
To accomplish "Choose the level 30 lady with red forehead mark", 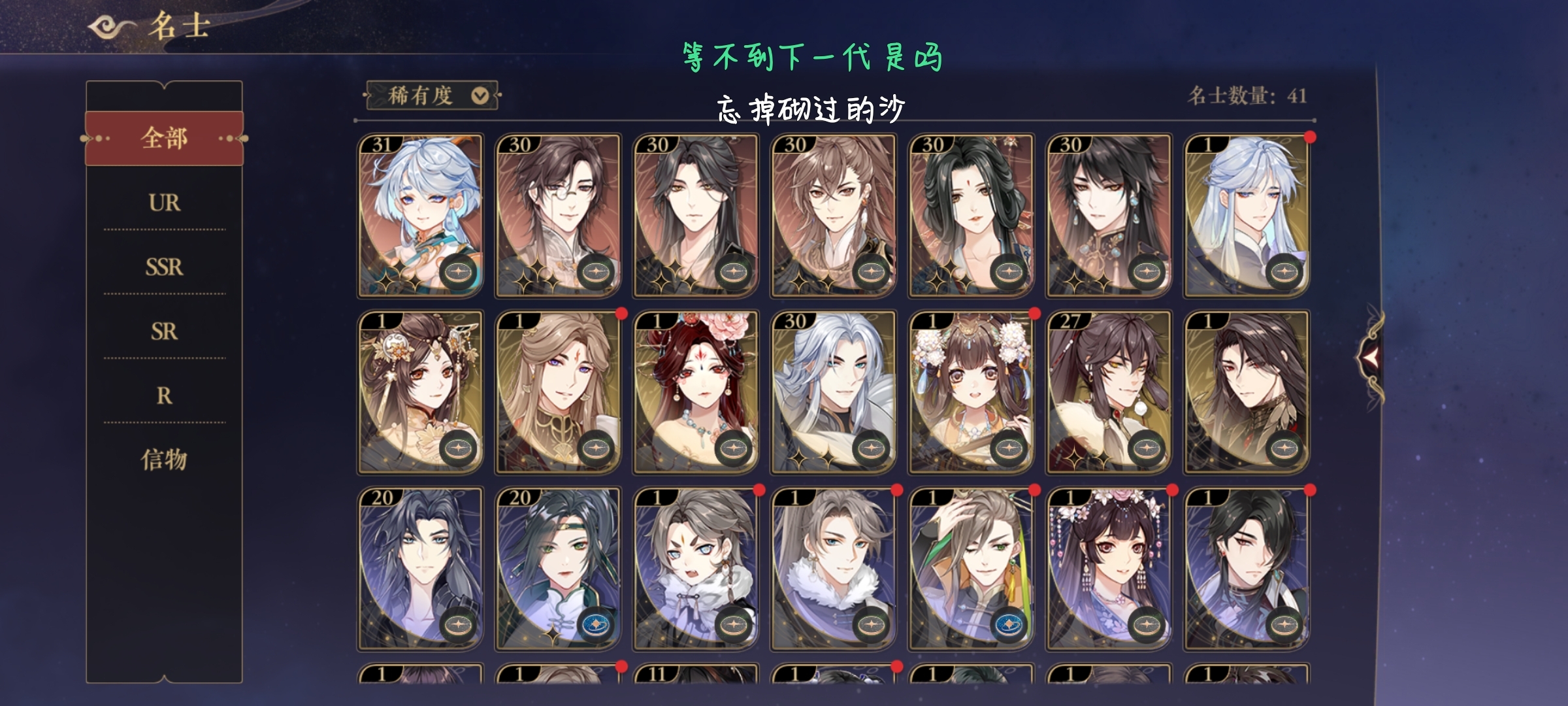I will [x=971, y=216].
